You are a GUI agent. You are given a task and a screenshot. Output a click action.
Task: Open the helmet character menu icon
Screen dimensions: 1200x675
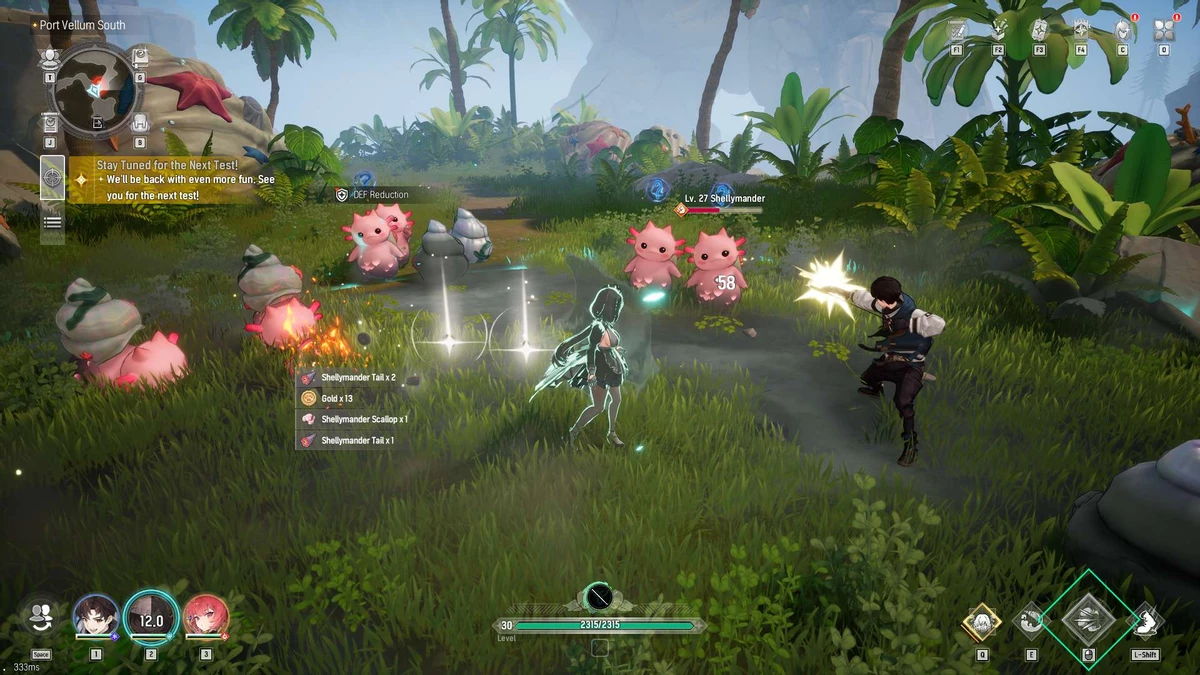(x=1122, y=31)
